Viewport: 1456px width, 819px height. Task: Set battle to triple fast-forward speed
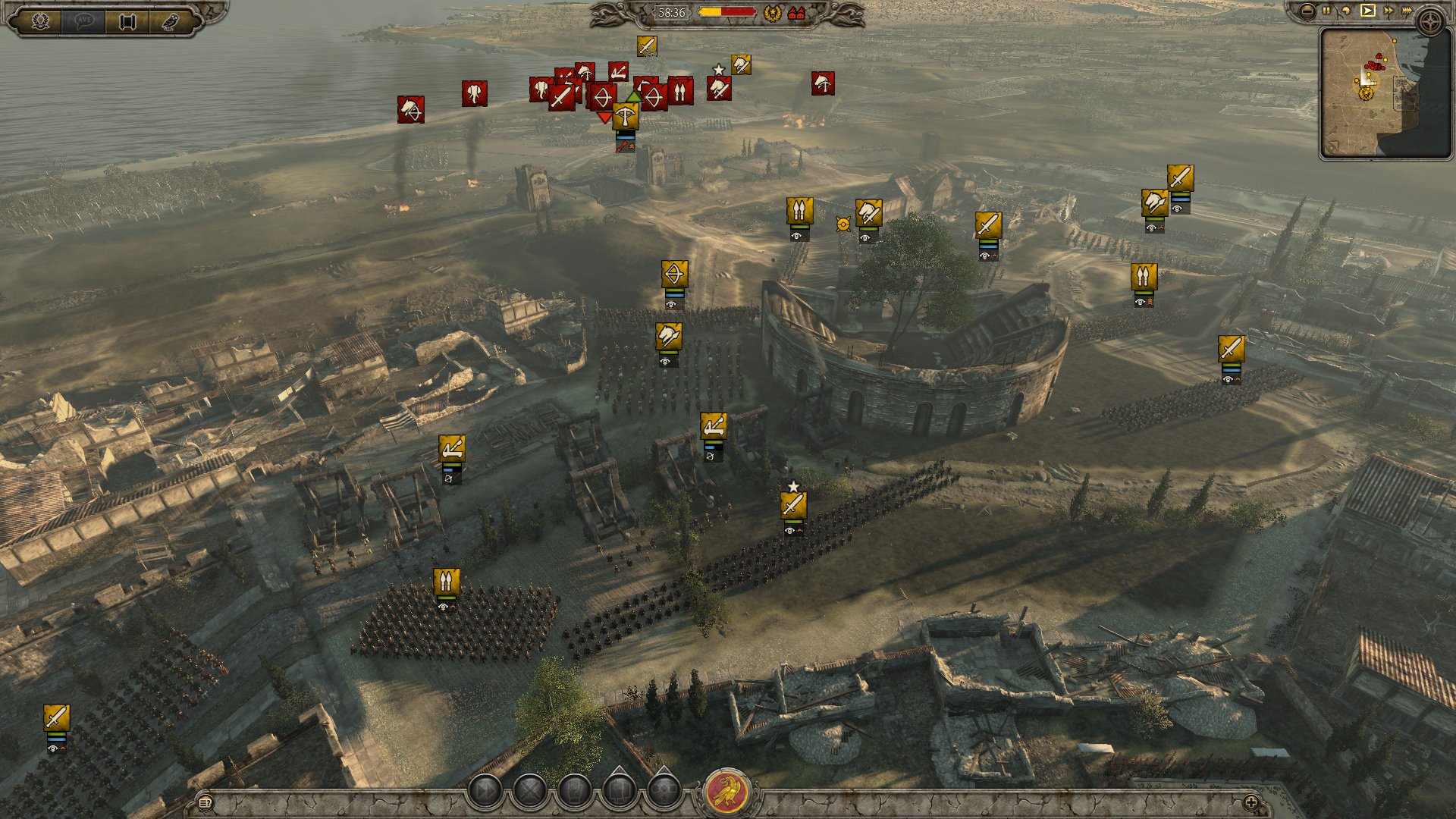[x=1407, y=11]
